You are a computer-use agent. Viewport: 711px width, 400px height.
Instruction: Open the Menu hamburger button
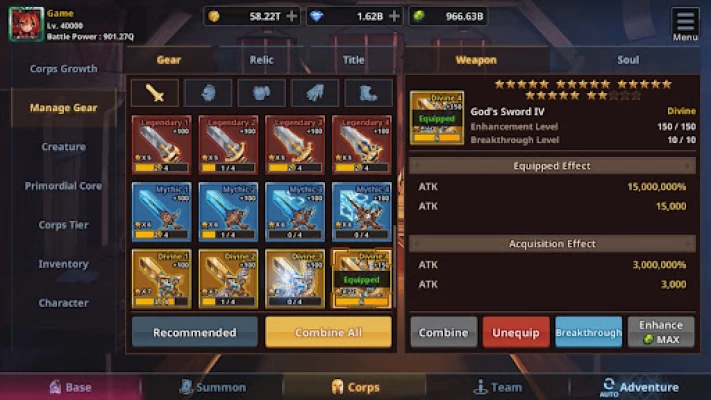coord(685,24)
